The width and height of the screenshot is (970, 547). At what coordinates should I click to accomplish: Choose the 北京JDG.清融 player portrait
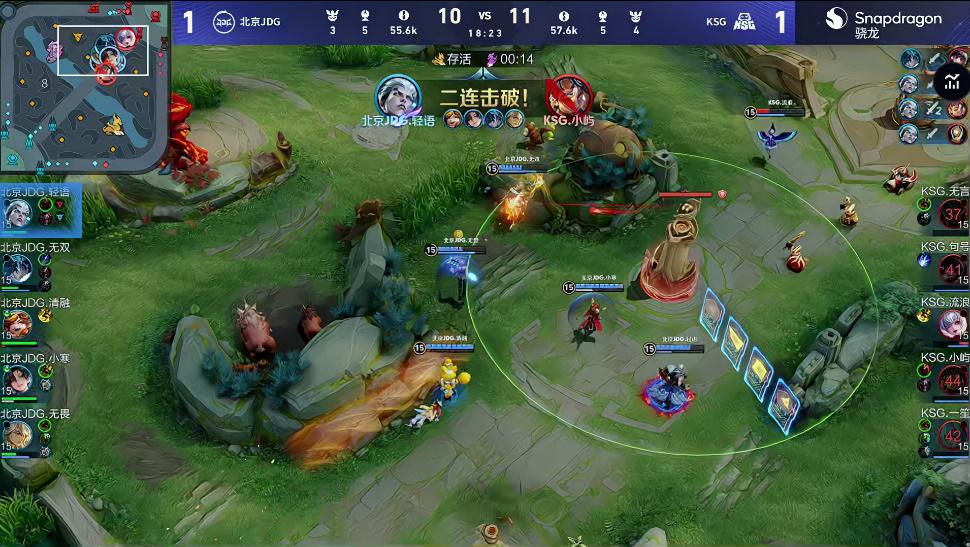17,323
